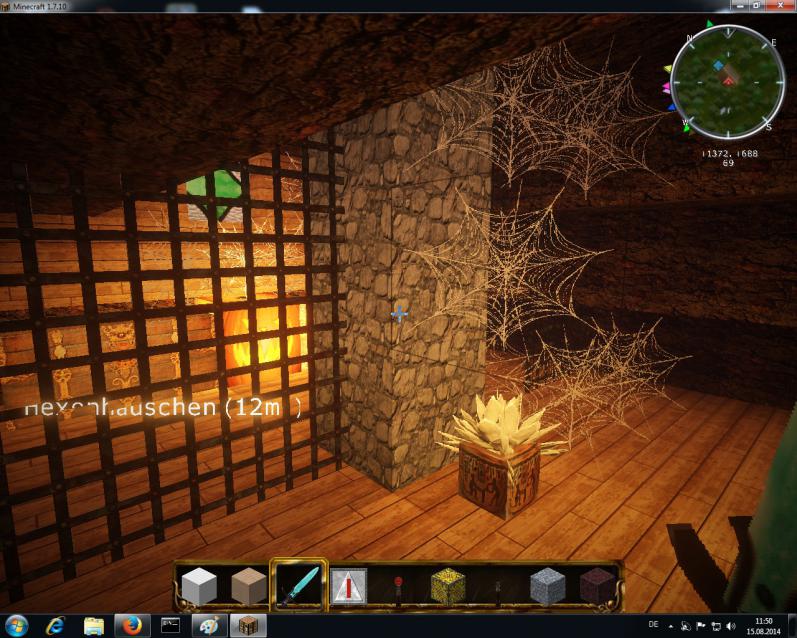Screen dimensions: 797x638
Task: Pick the yellow patterned block slot
Action: pyautogui.click(x=448, y=585)
